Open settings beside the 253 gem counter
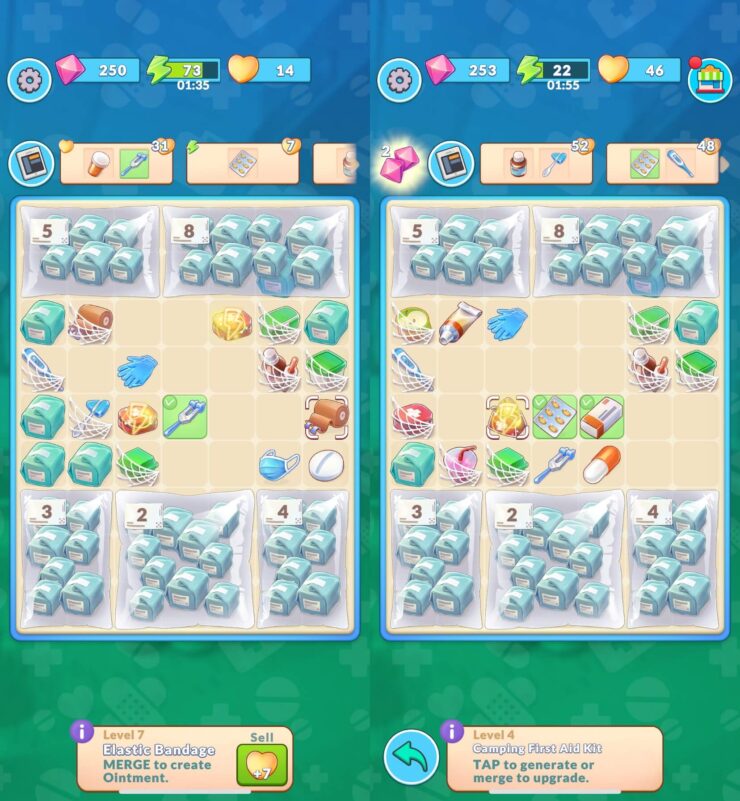 click(x=399, y=78)
